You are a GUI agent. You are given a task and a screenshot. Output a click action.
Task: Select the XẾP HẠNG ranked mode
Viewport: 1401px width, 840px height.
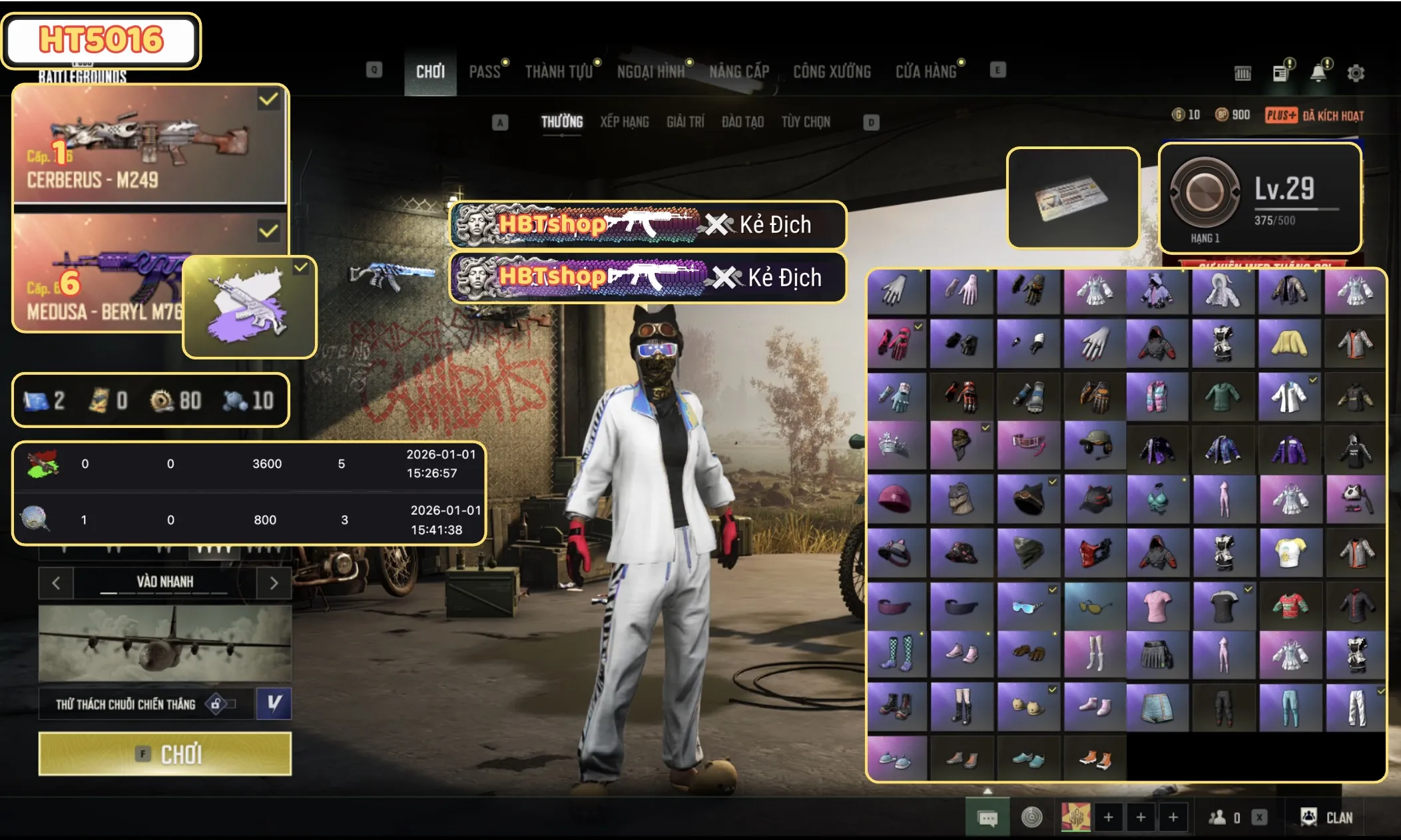point(624,122)
